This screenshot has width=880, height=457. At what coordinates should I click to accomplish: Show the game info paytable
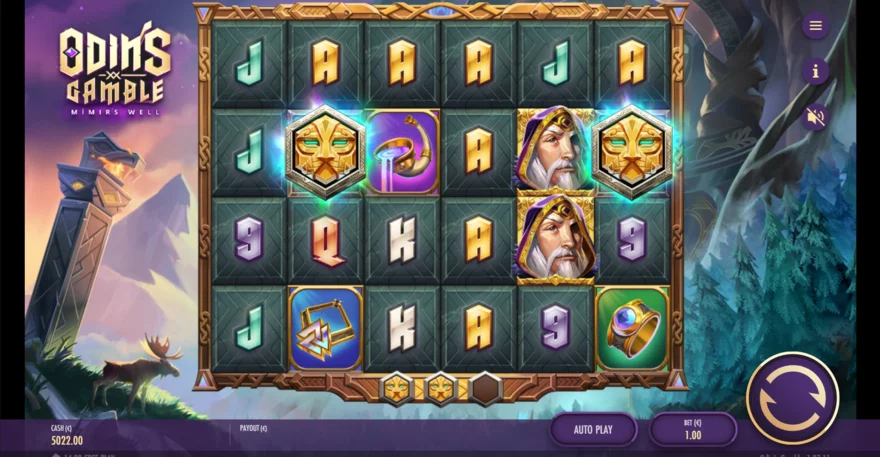(815, 71)
